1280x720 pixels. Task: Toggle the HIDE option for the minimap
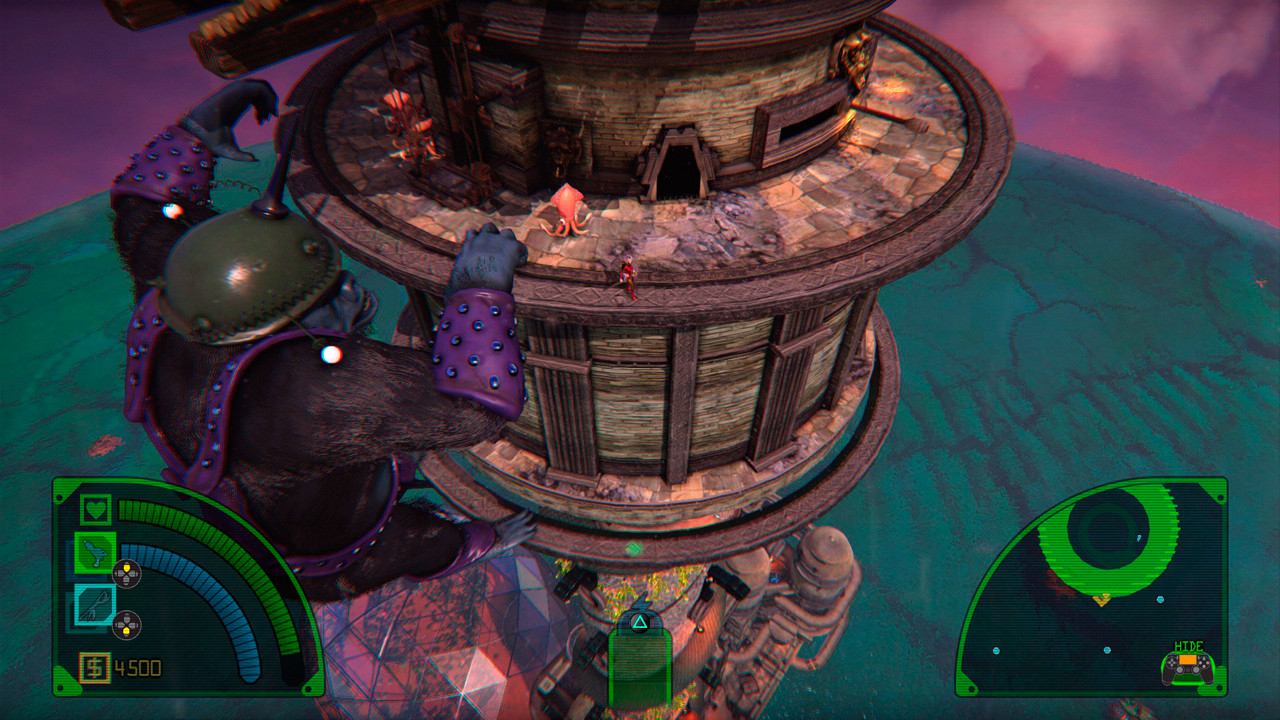click(x=1190, y=645)
